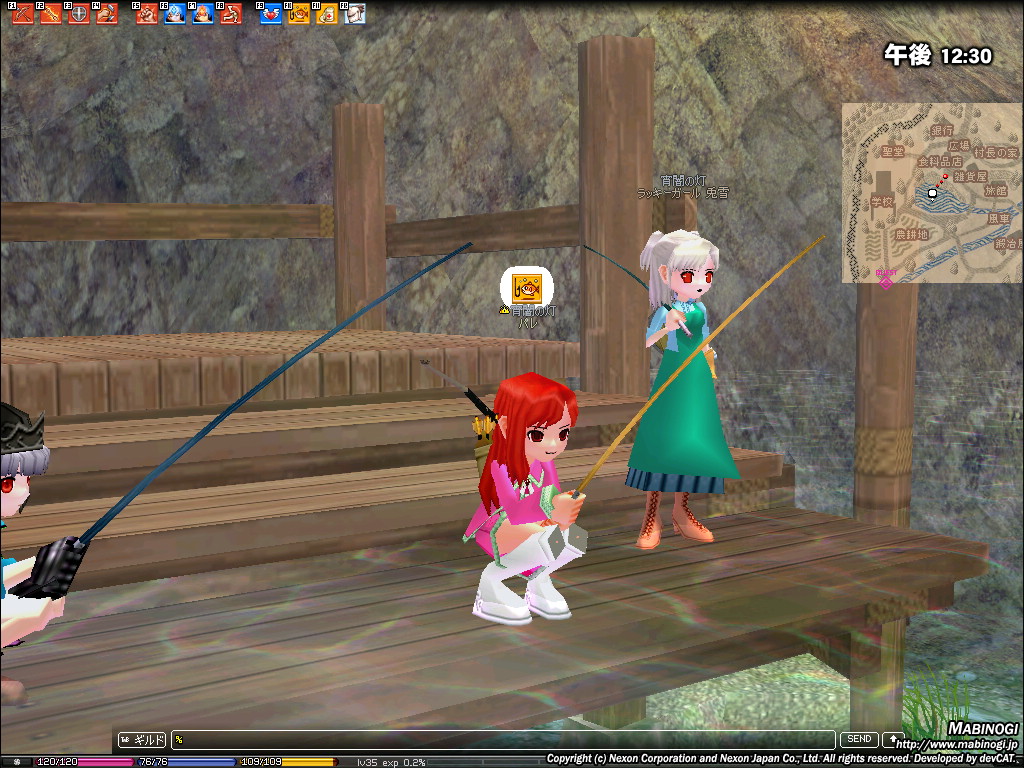Focus the chat text input box
Screen dimensions: 1024x768
click(x=500, y=740)
